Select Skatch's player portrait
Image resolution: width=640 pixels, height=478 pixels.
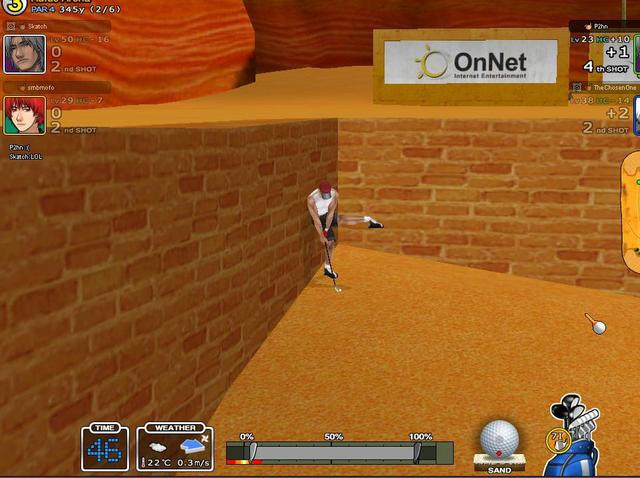pos(23,54)
